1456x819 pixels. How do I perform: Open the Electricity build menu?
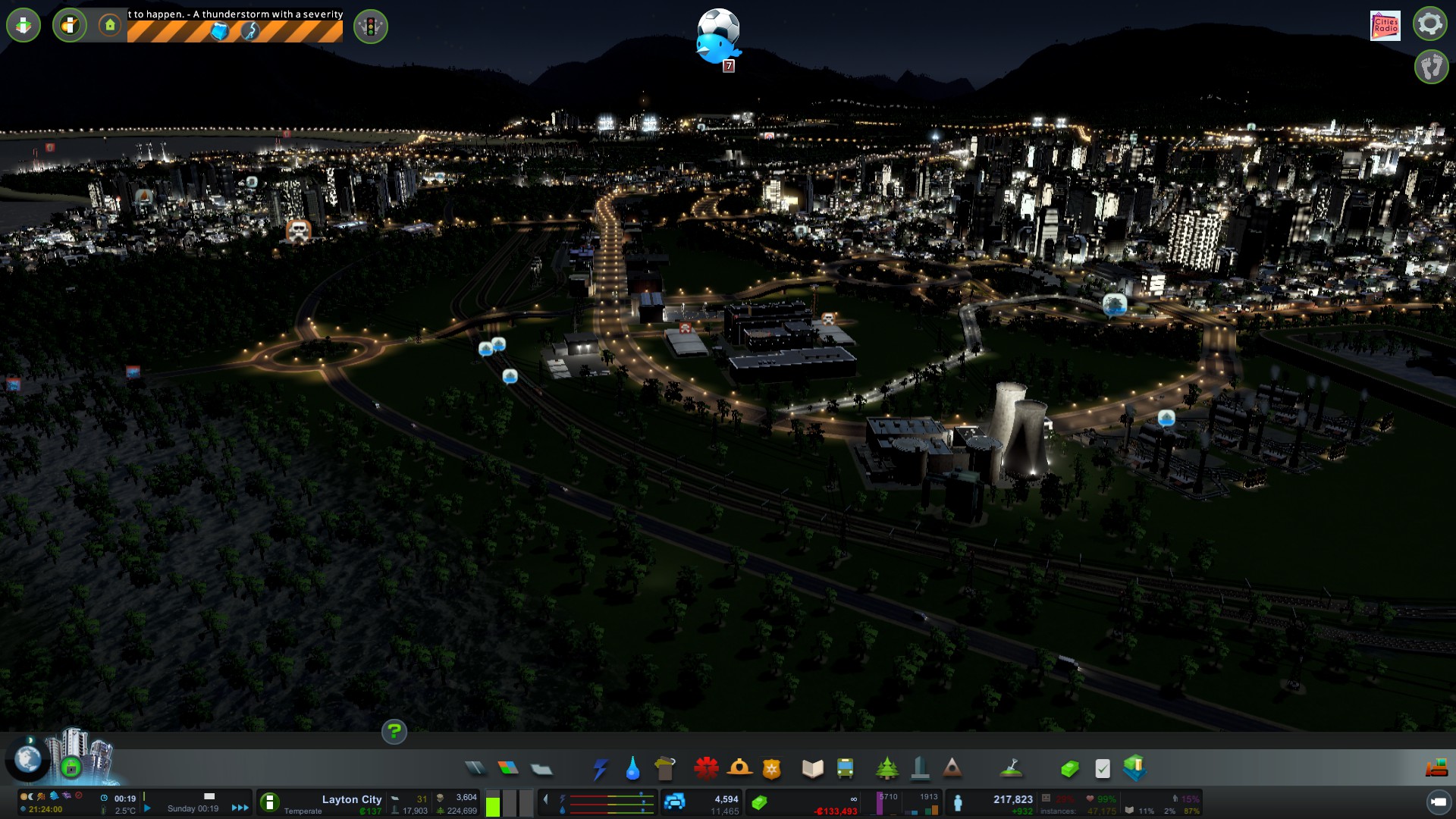pos(600,769)
